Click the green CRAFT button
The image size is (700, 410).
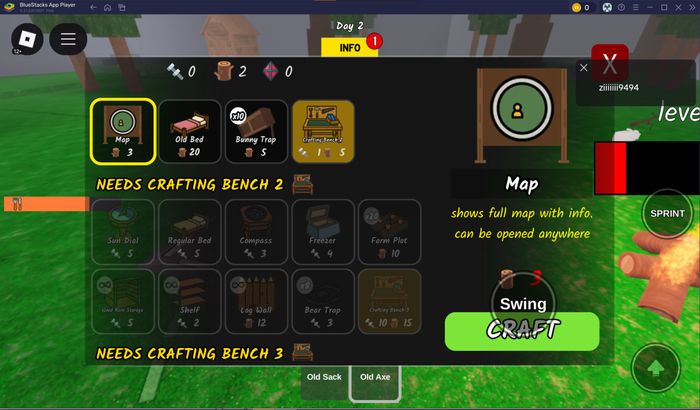coord(521,330)
